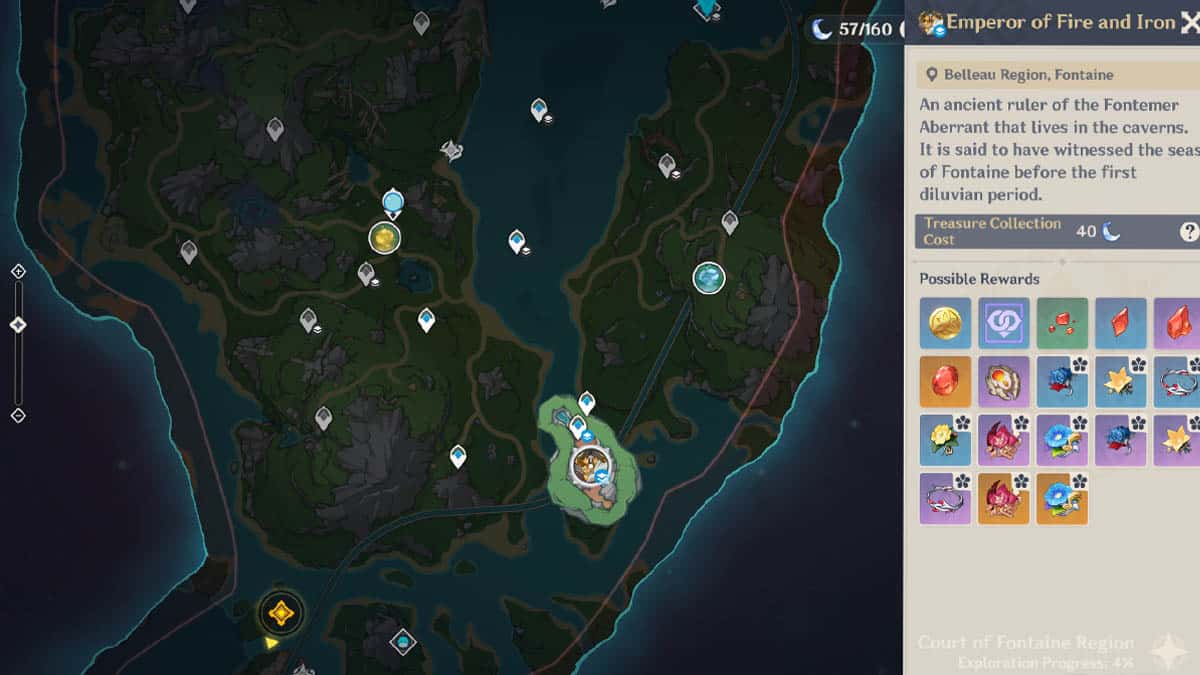Select the orange-backed crimson flower artifact
Viewport: 1200px width, 675px height.
1003,498
